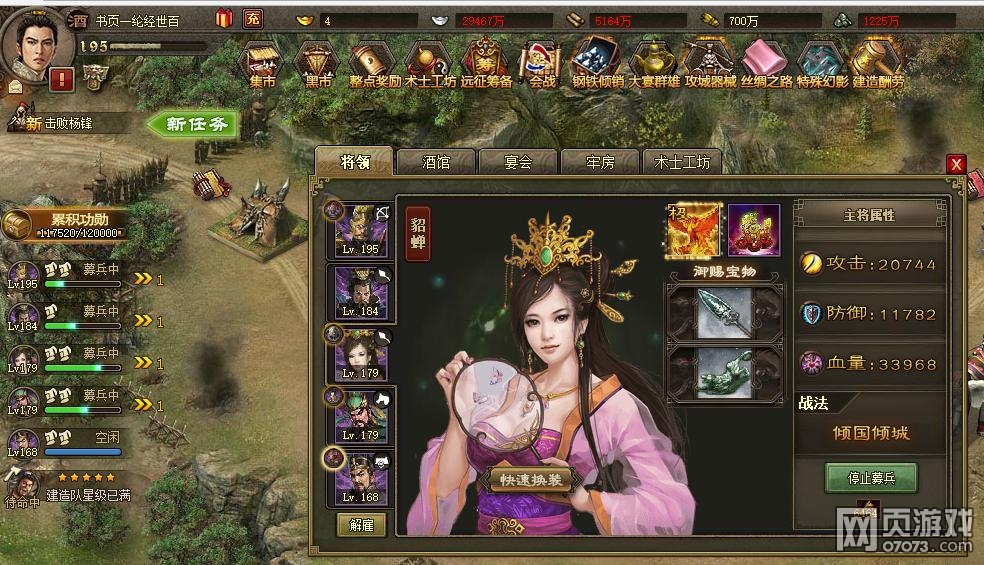Click the phoenix equipment slot
This screenshot has height=565, width=984.
click(694, 229)
